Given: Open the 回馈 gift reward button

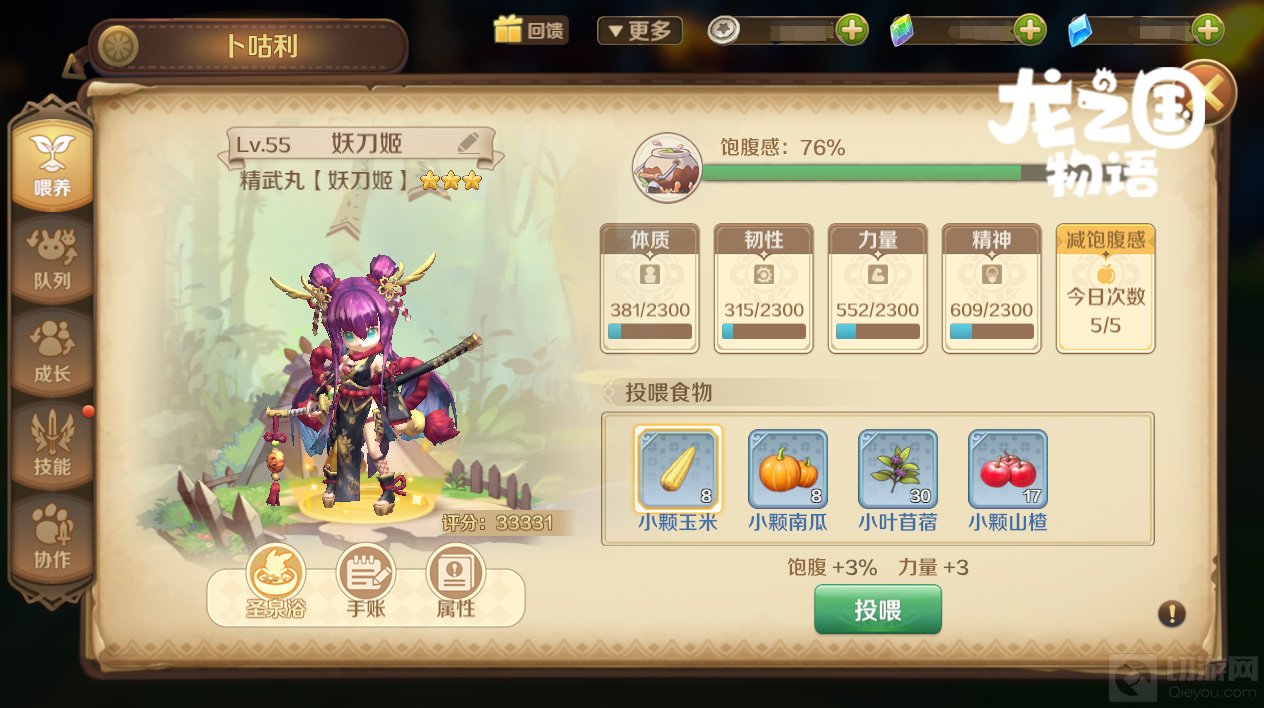Looking at the screenshot, I should tap(529, 30).
